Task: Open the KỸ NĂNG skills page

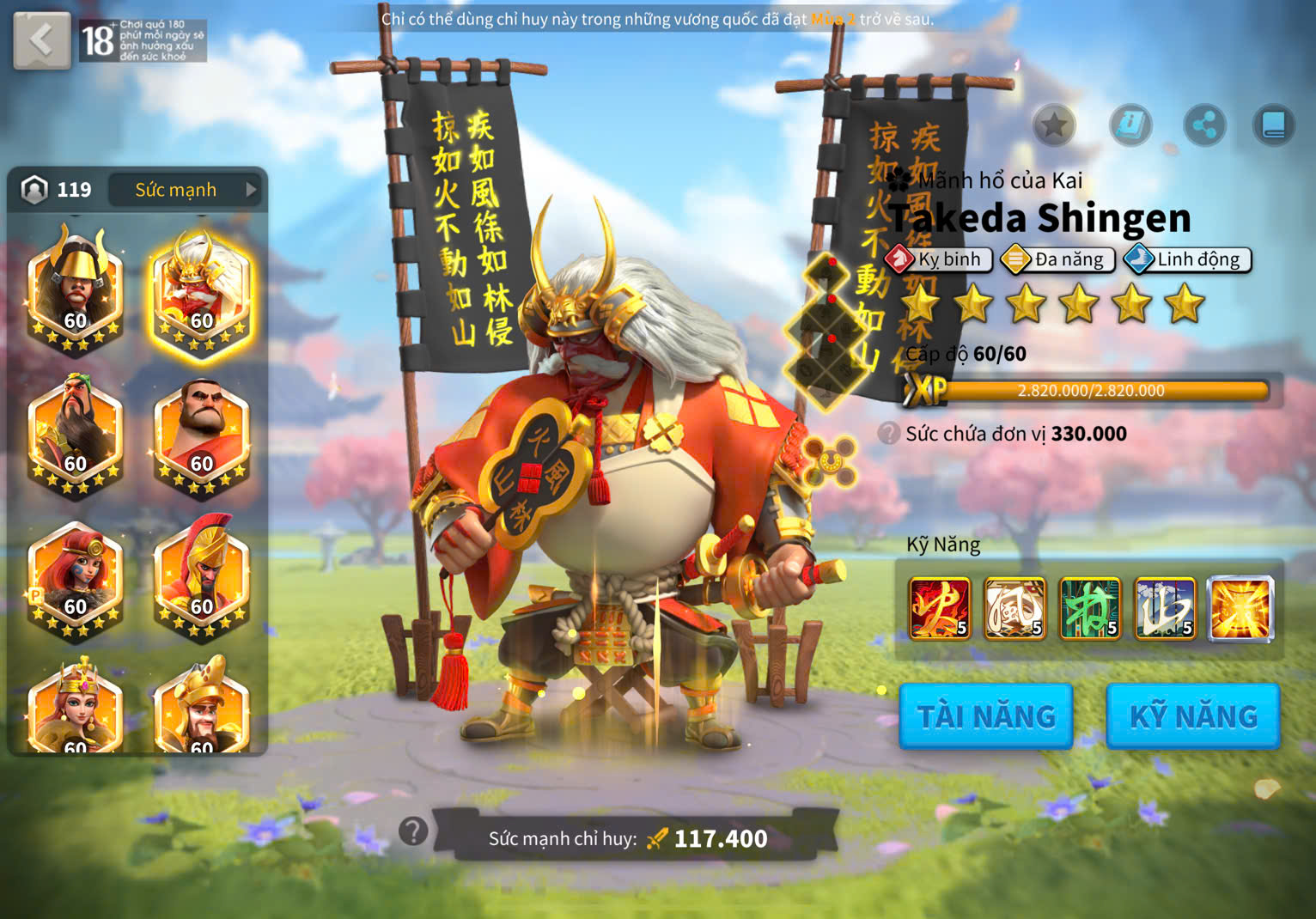Action: pos(1193,716)
